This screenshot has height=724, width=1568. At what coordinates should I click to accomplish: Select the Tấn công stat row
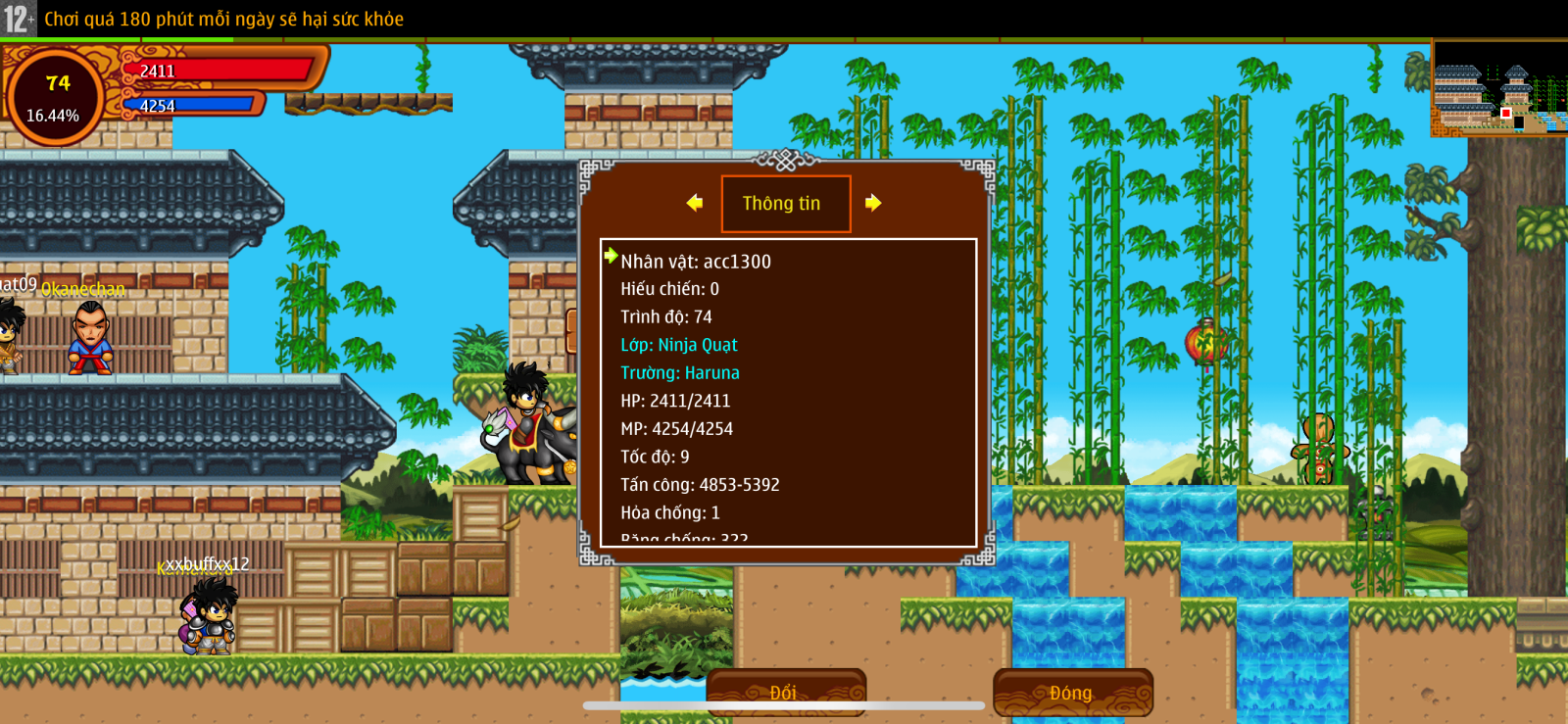click(700, 485)
